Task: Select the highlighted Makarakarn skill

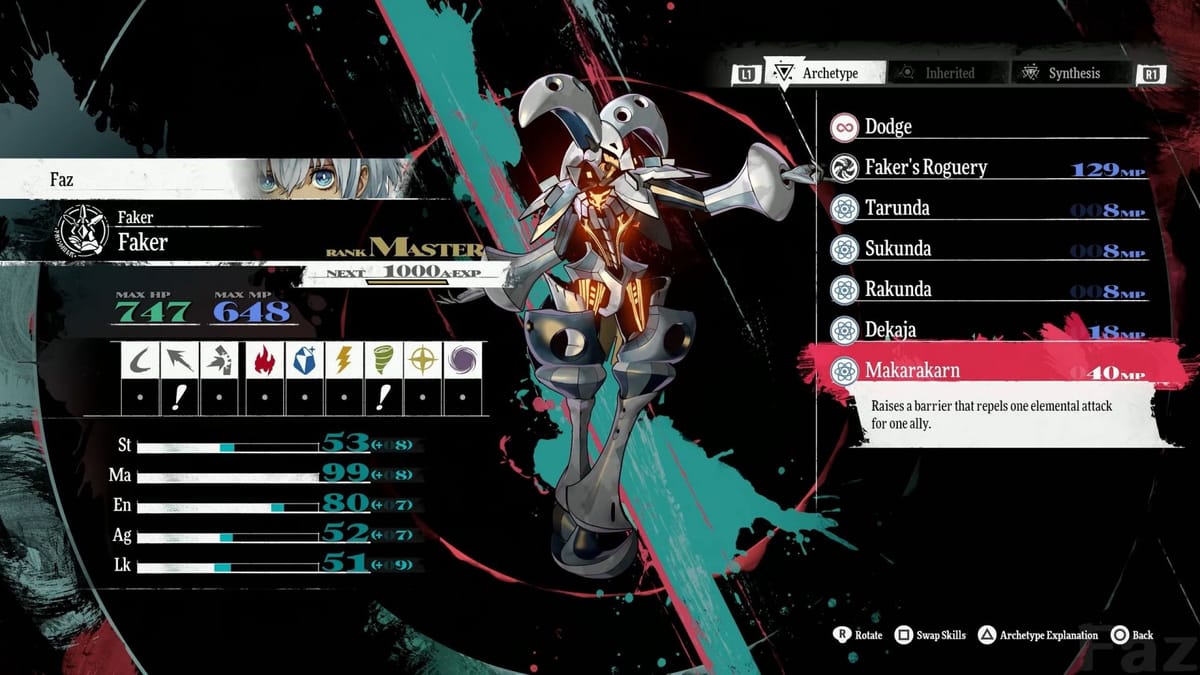Action: (x=985, y=370)
